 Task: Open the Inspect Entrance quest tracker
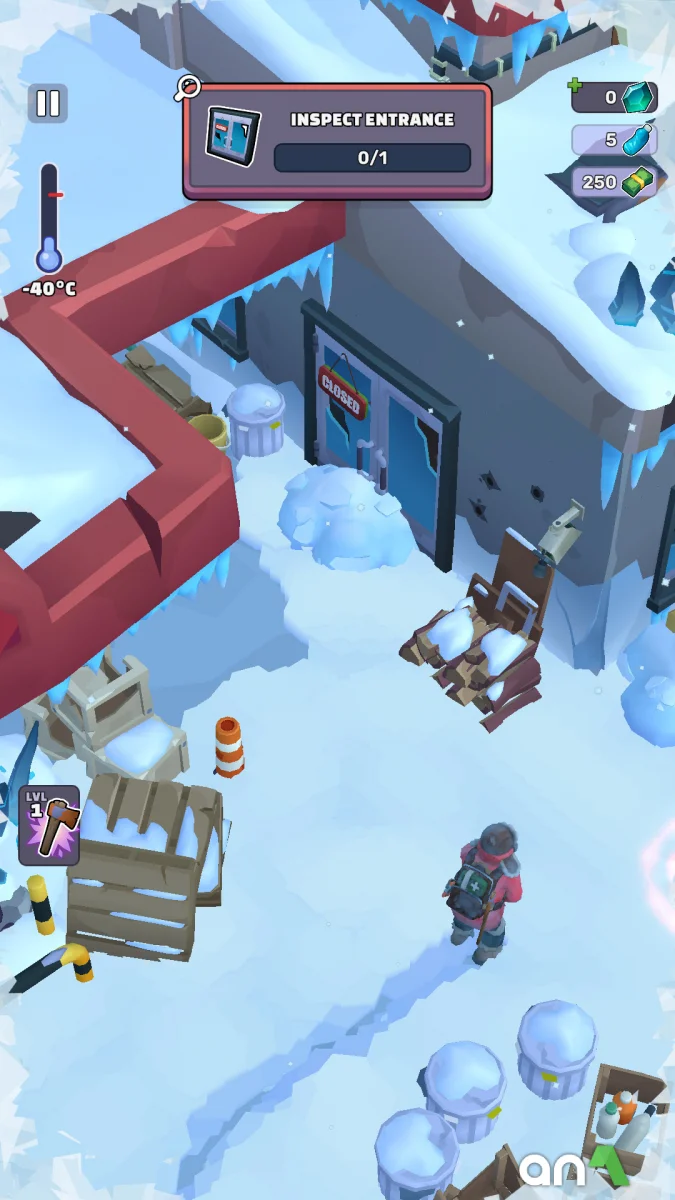pos(337,141)
